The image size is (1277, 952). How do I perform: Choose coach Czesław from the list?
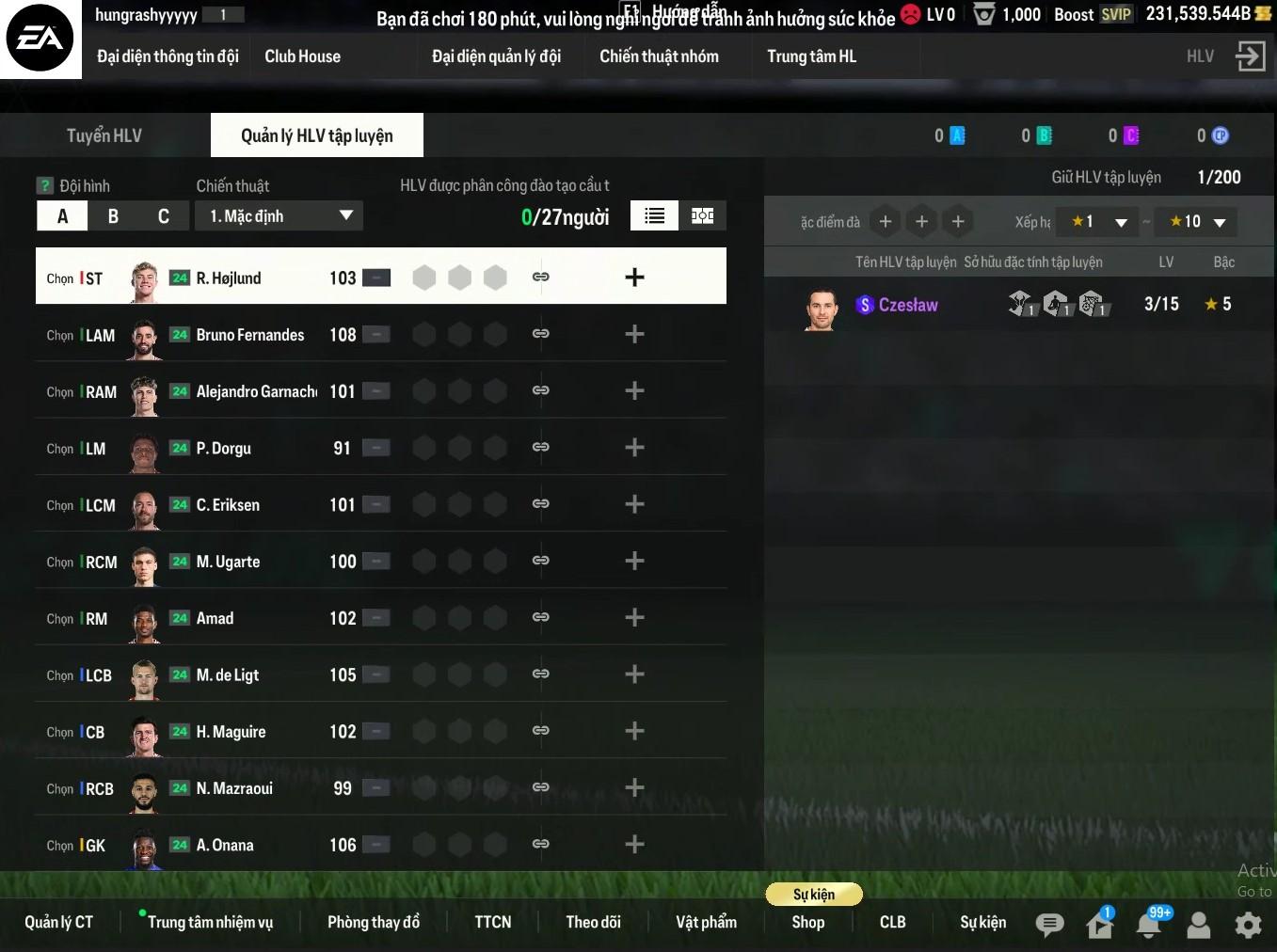907,305
